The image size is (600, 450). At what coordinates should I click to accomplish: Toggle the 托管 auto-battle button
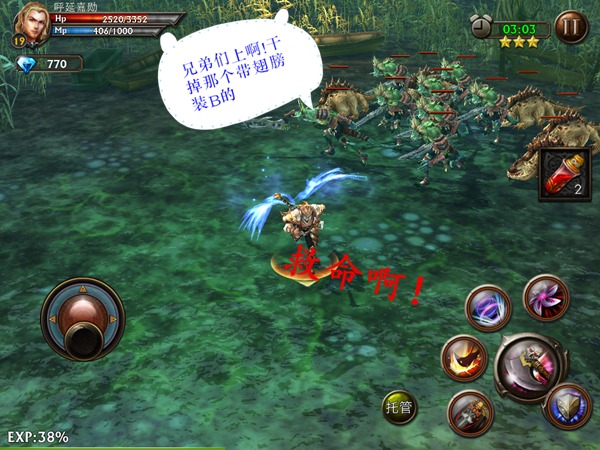coord(400,408)
